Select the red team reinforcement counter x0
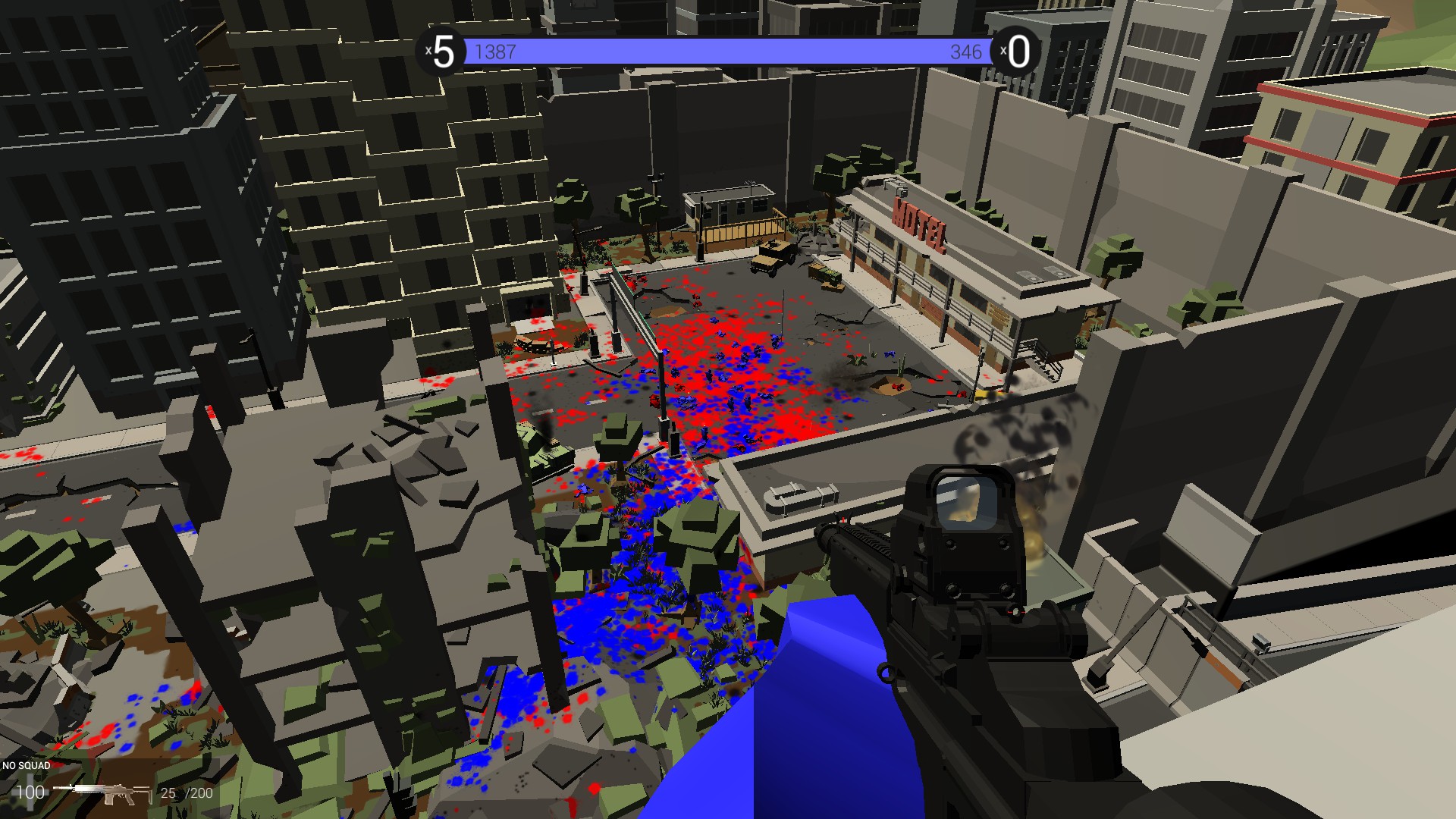The image size is (1456, 819). (x=1017, y=52)
